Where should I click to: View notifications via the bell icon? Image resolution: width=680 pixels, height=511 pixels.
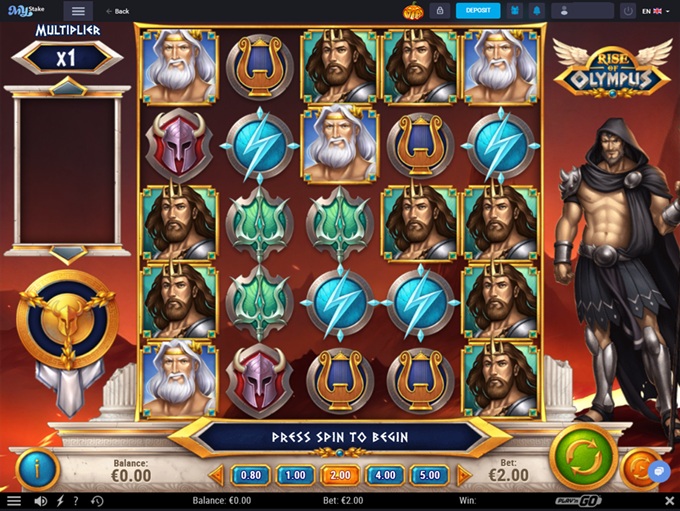(x=537, y=11)
